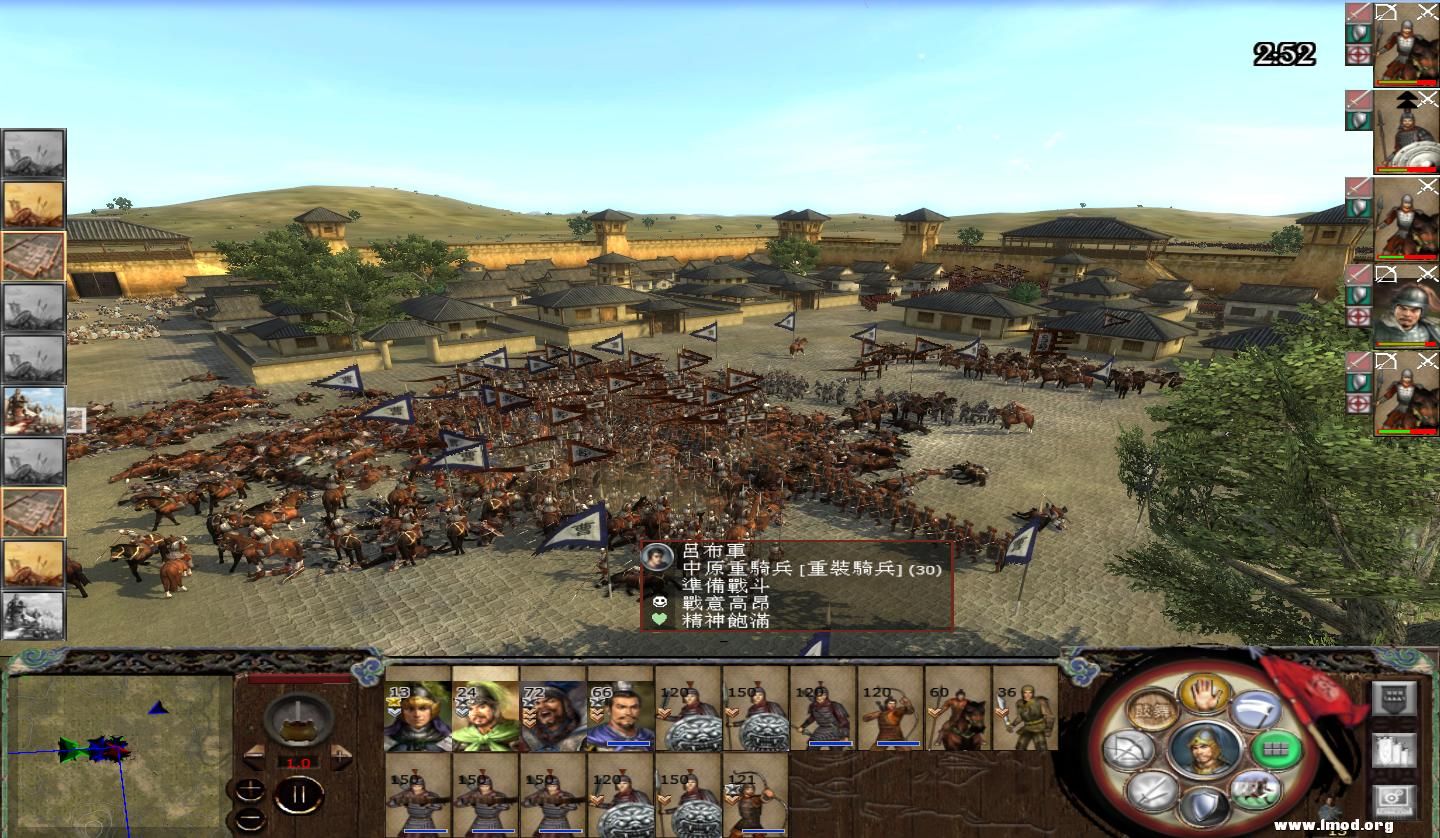
Task: Click the general portrait in command wheel
Action: 1205,750
